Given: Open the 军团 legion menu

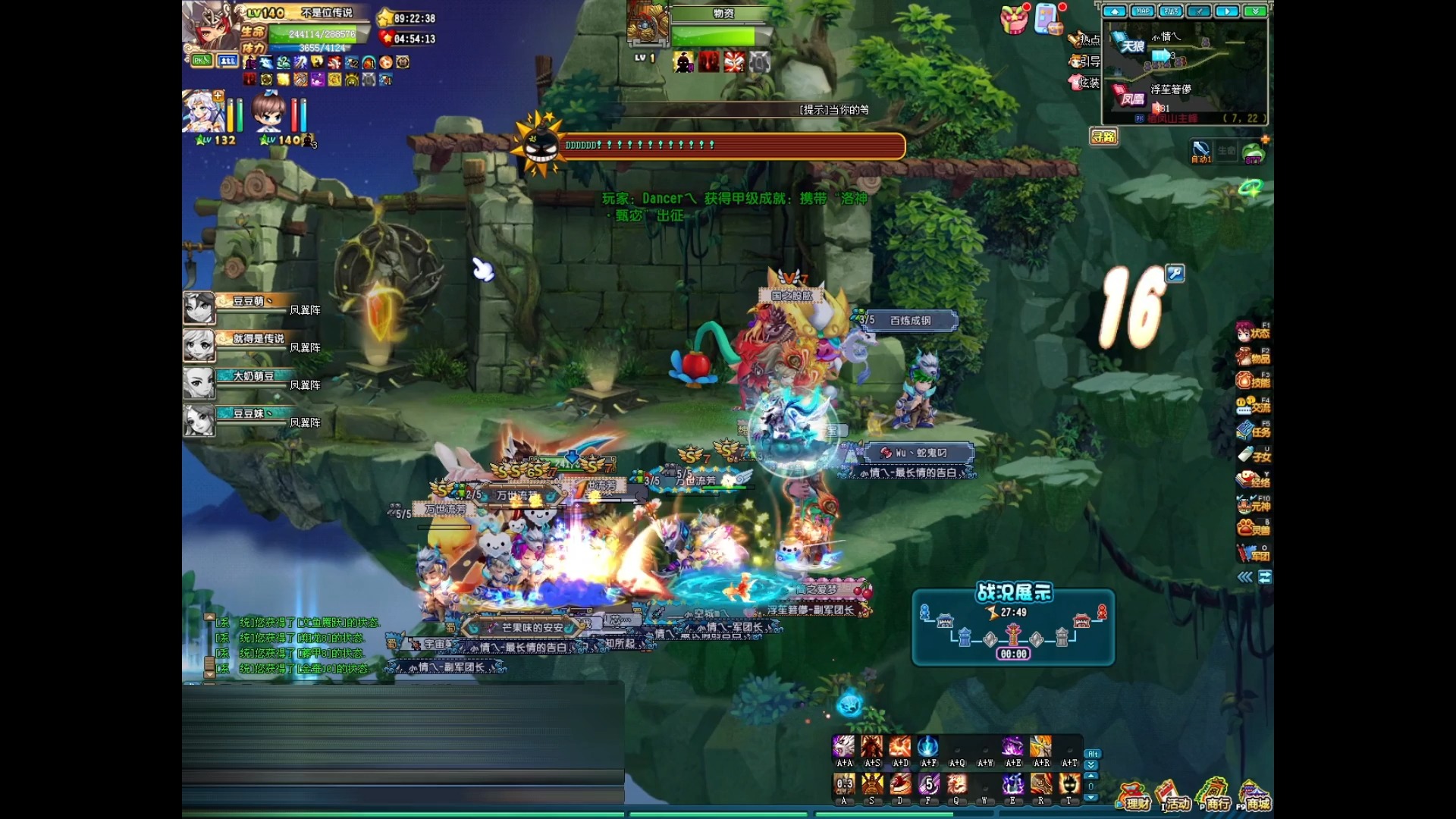Looking at the screenshot, I should (x=1253, y=553).
